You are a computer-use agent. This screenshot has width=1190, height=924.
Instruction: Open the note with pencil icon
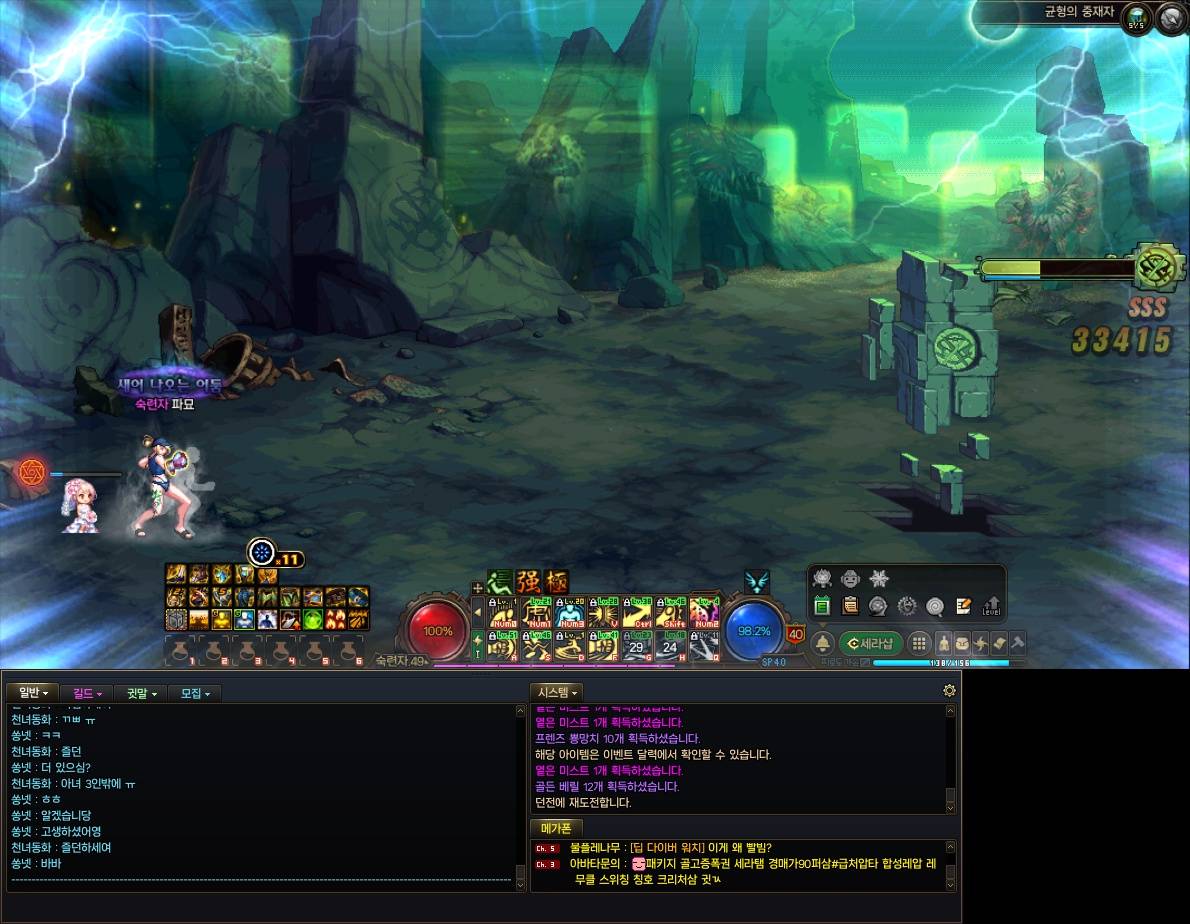tap(964, 605)
